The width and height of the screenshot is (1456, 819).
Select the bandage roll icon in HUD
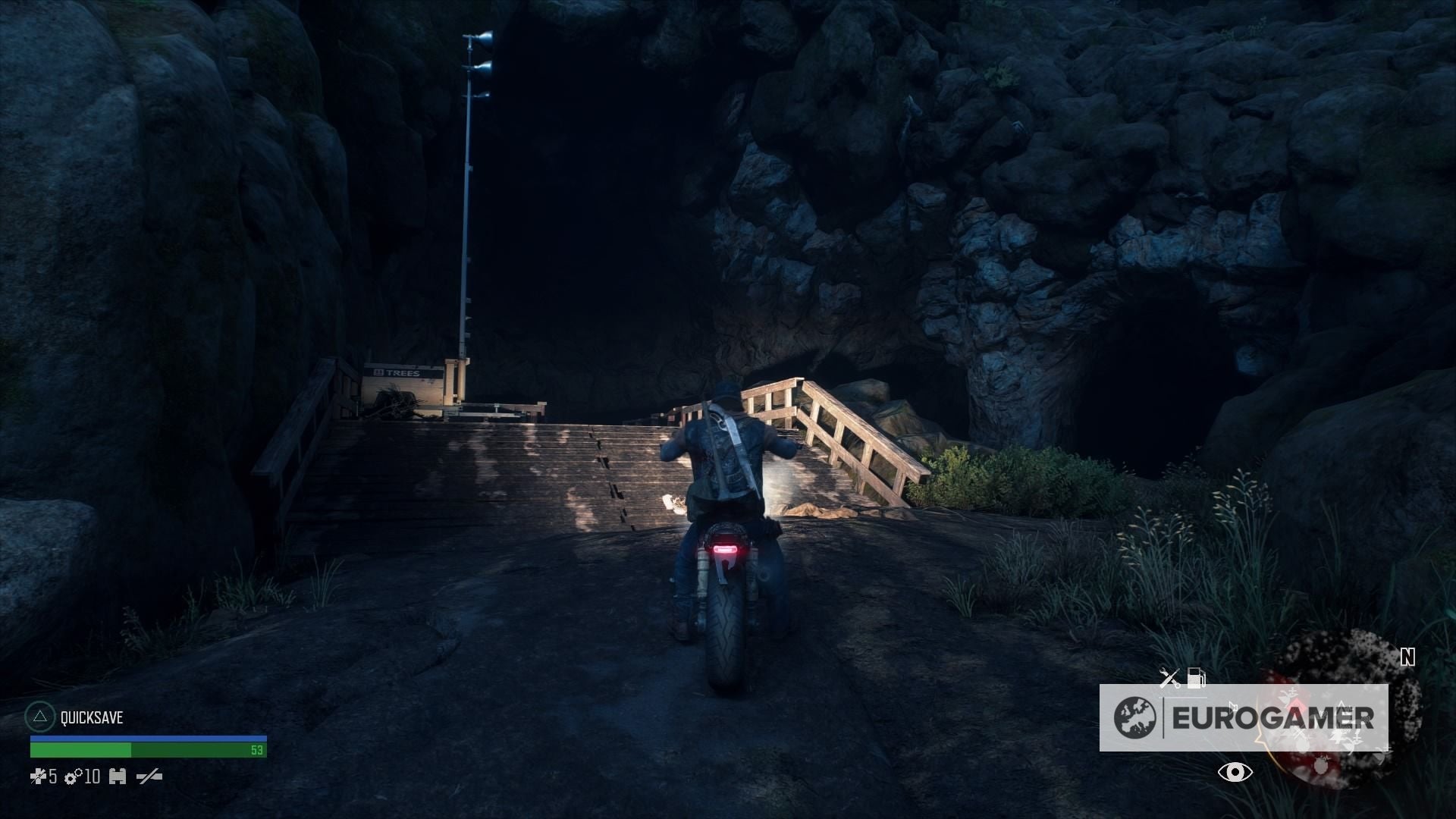click(118, 777)
